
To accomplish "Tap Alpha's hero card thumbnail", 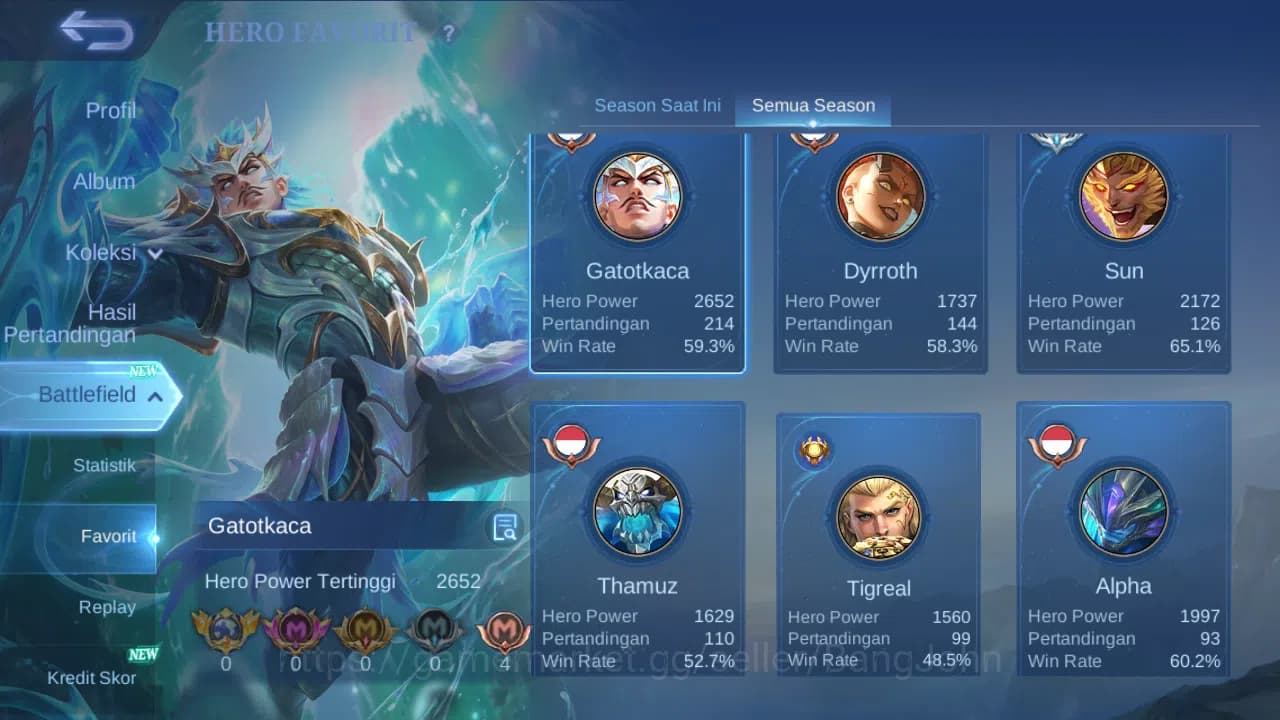I will (1122, 512).
